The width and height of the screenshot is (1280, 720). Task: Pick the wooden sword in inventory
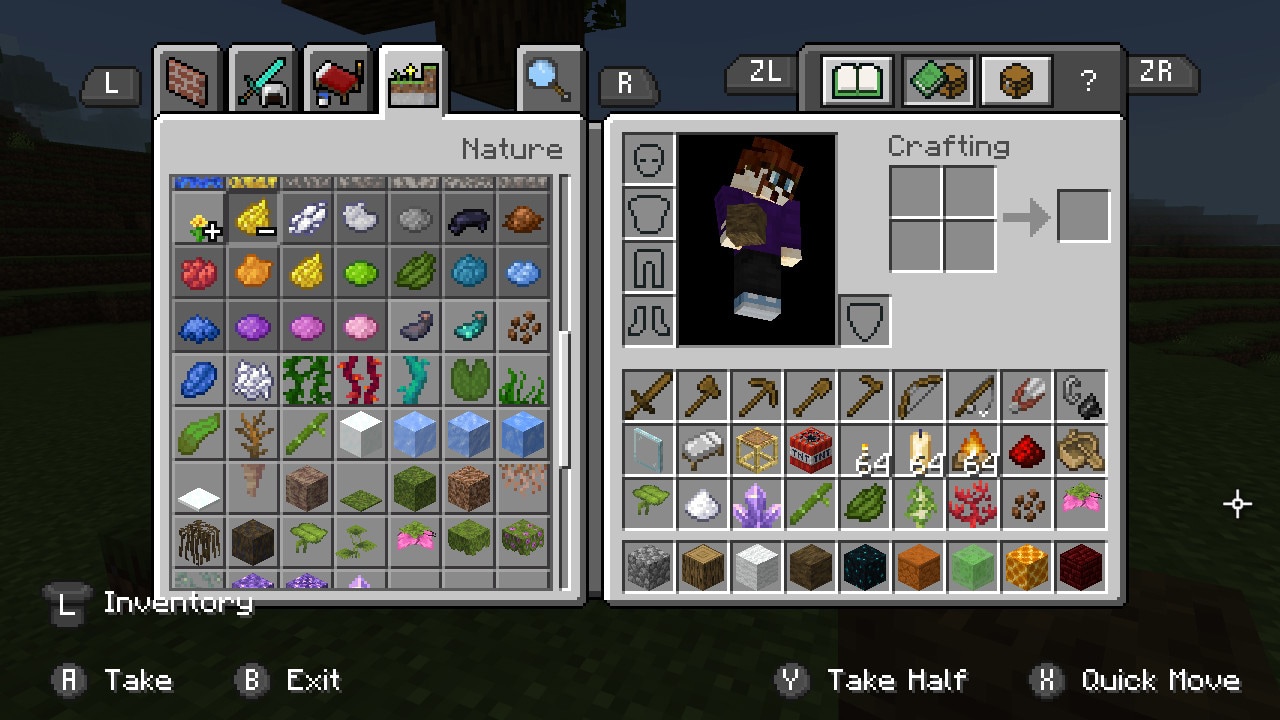click(649, 396)
